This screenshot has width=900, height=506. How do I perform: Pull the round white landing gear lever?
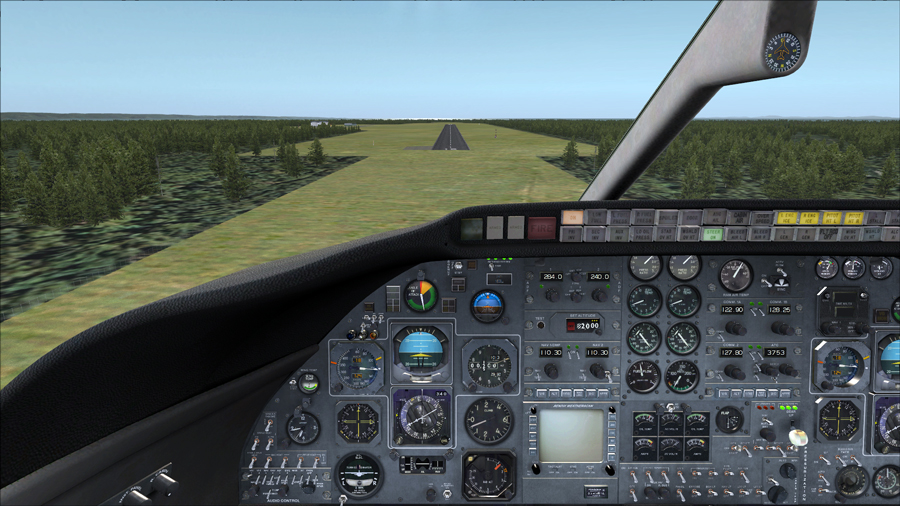click(x=797, y=437)
